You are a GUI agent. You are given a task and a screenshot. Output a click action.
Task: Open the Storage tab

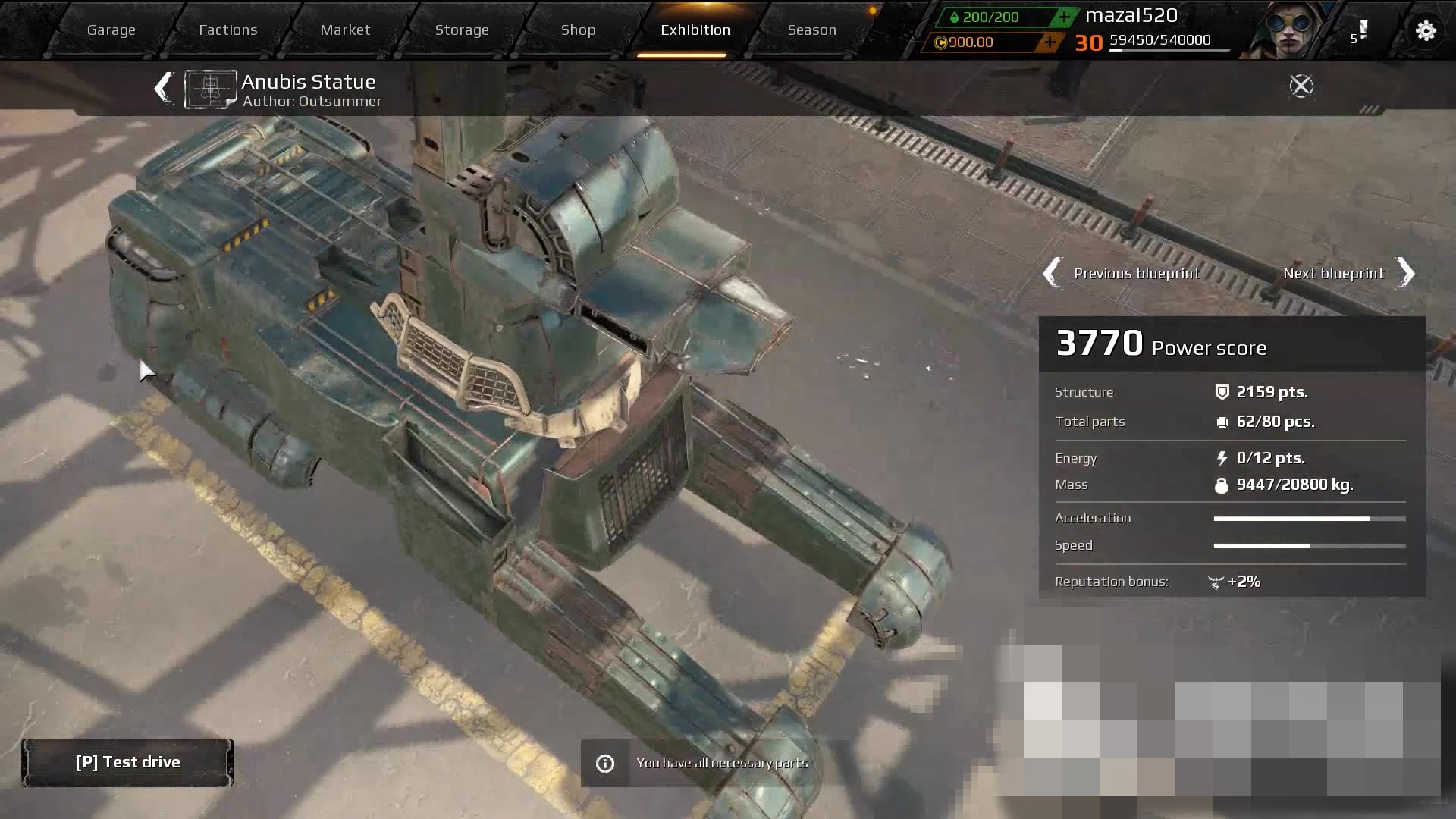pyautogui.click(x=462, y=30)
